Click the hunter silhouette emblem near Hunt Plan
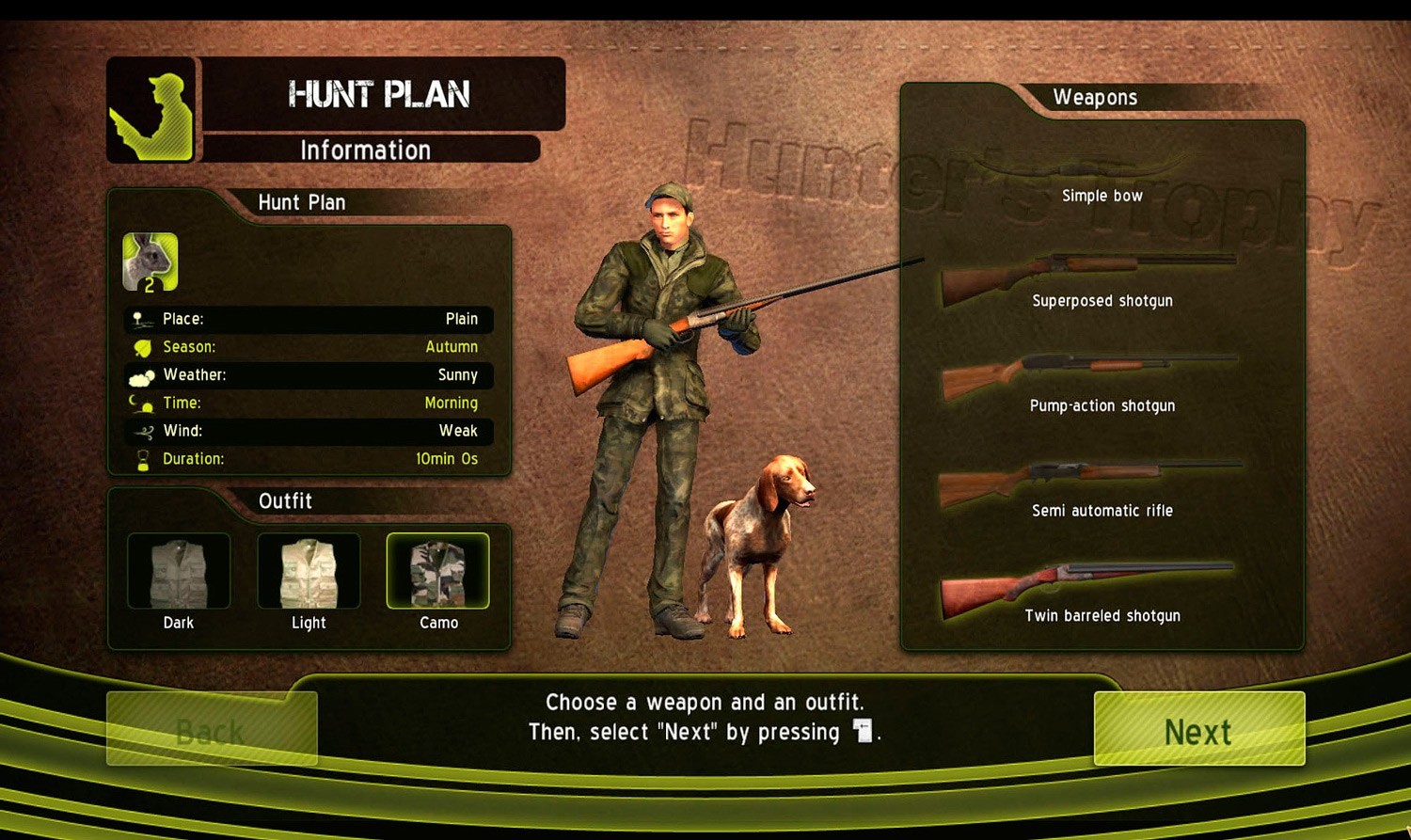This screenshot has width=1411, height=840. pyautogui.click(x=151, y=110)
